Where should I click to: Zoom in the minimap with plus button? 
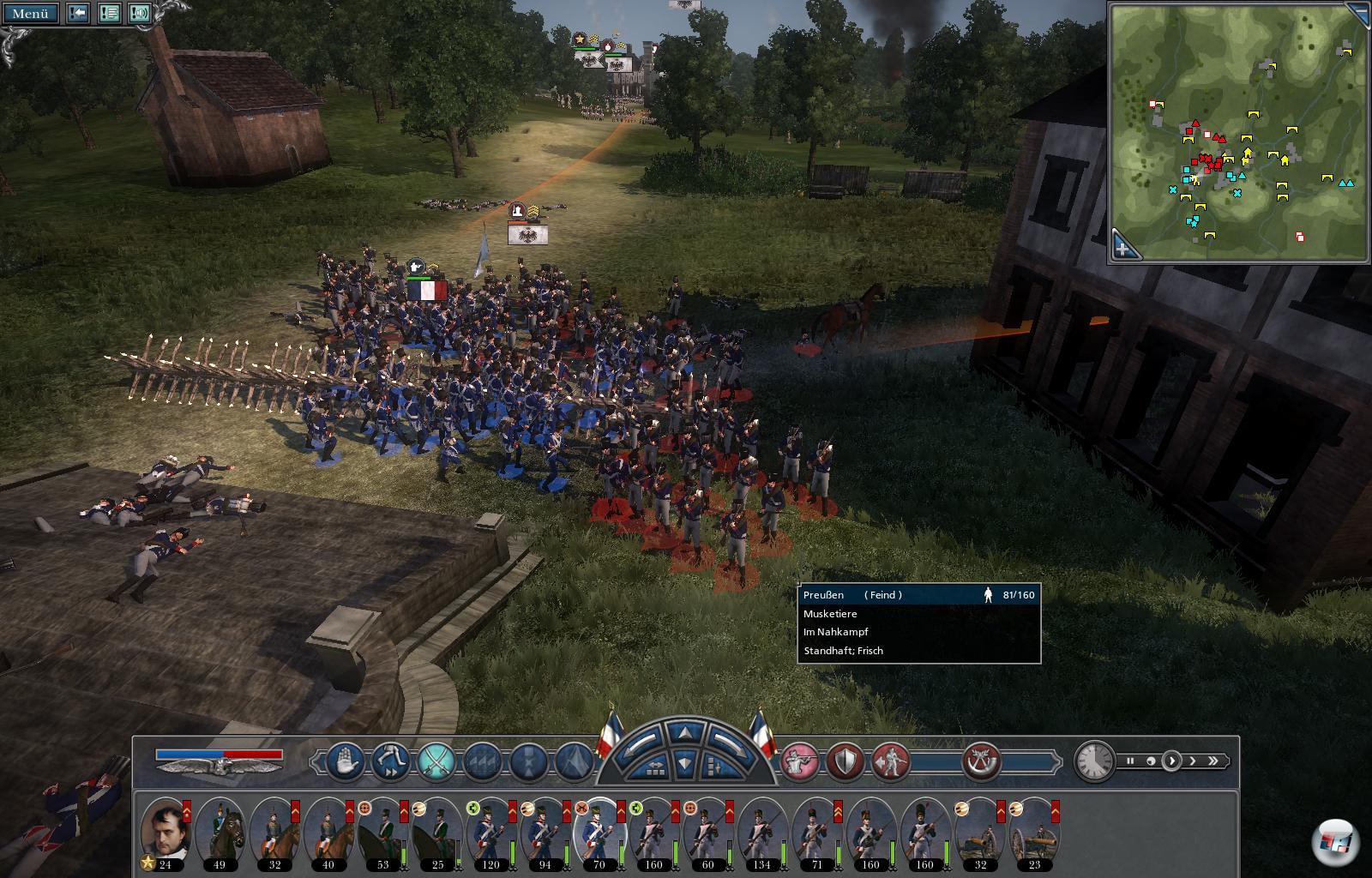(1123, 249)
